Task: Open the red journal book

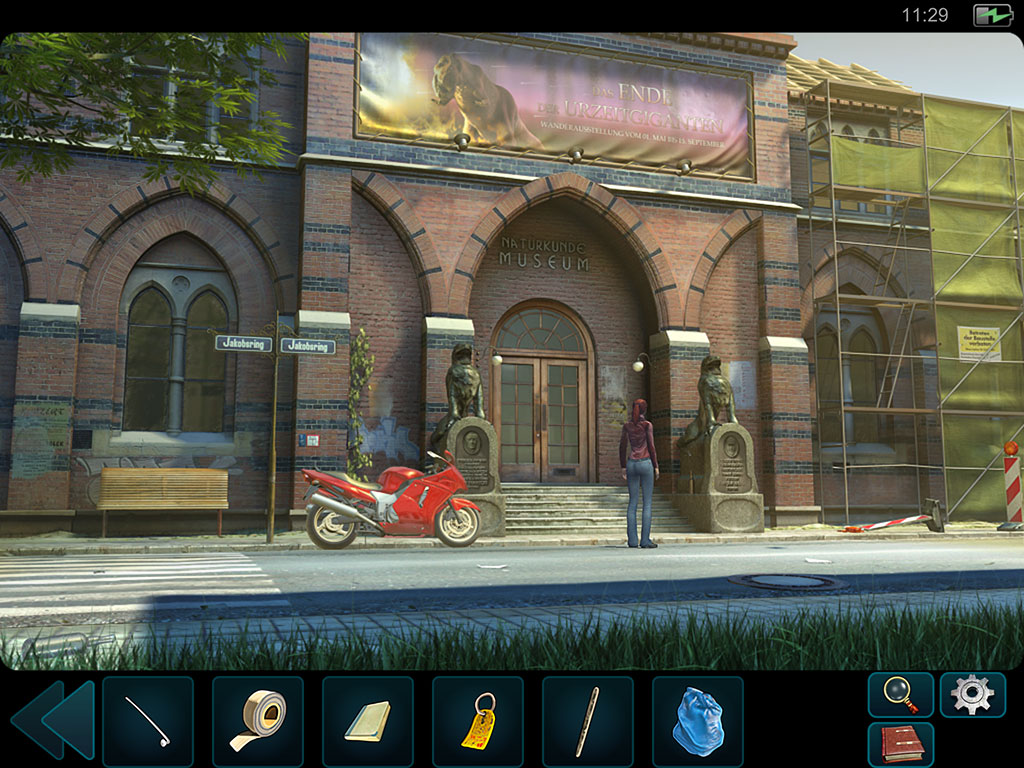Action: click(x=900, y=744)
